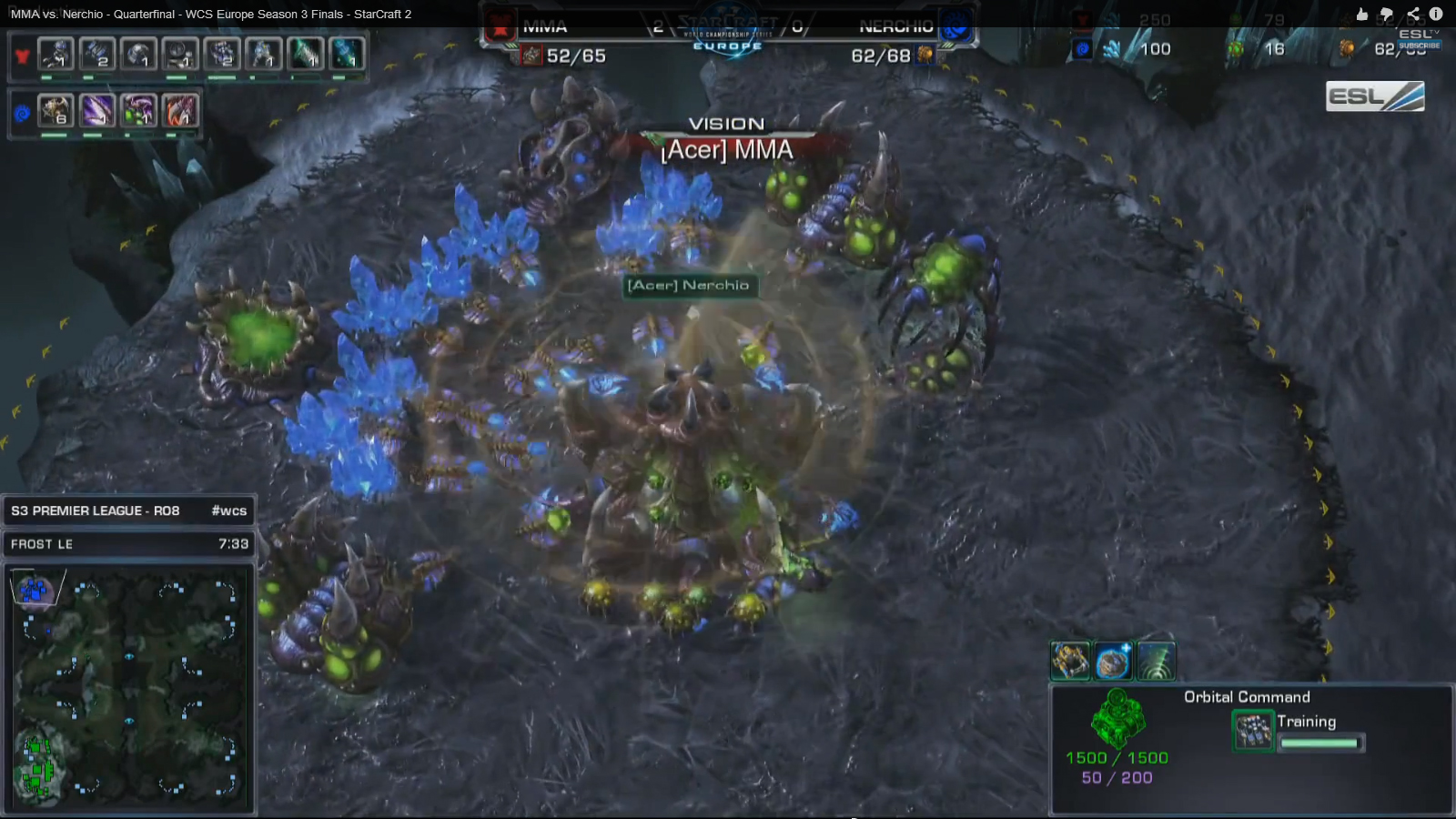Subscribe to the ESL TV channel

(x=1419, y=45)
